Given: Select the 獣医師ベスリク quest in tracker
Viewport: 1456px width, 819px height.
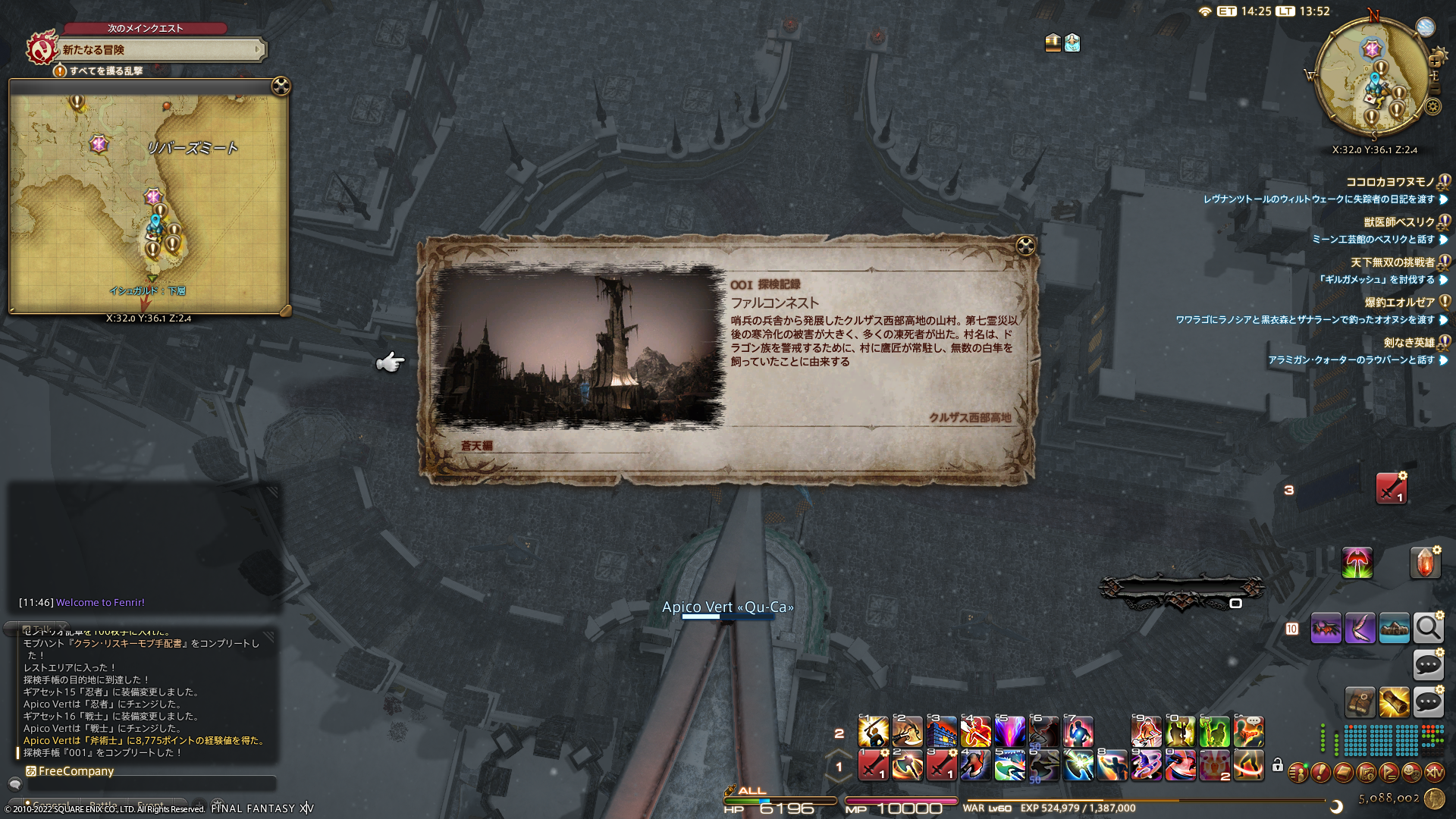Looking at the screenshot, I should [1399, 222].
